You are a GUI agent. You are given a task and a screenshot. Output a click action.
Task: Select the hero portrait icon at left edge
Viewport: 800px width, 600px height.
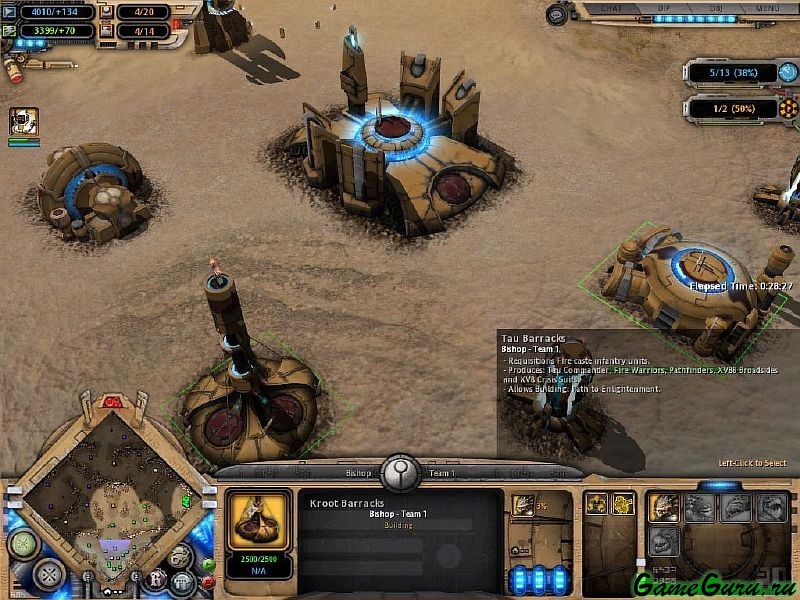click(x=23, y=122)
